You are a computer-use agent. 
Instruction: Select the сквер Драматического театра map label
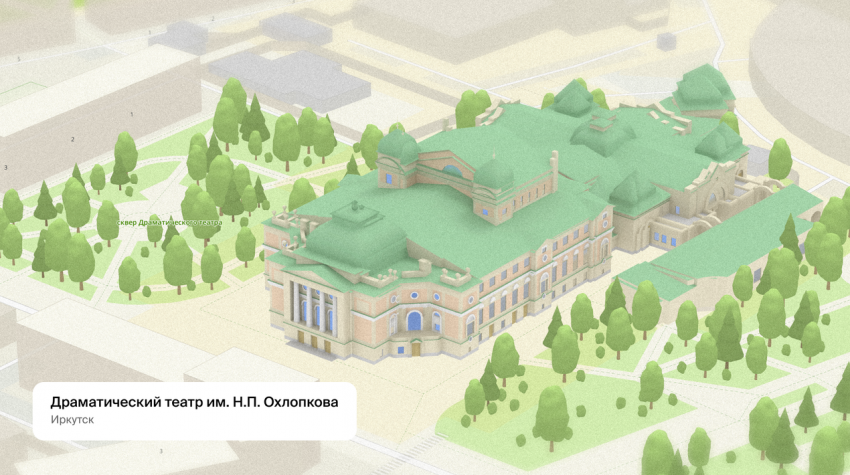[x=167, y=222]
